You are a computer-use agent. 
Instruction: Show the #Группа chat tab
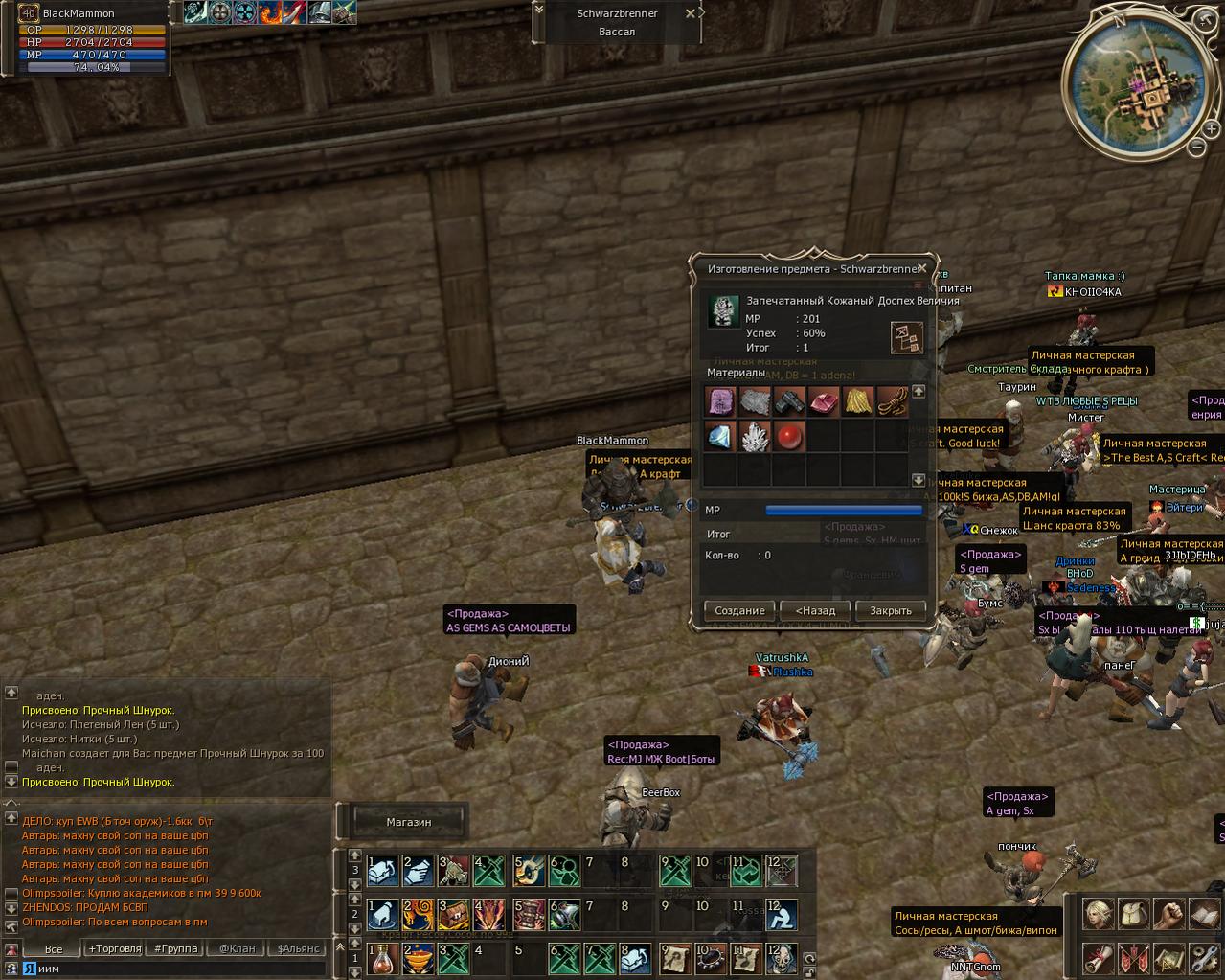pos(176,948)
